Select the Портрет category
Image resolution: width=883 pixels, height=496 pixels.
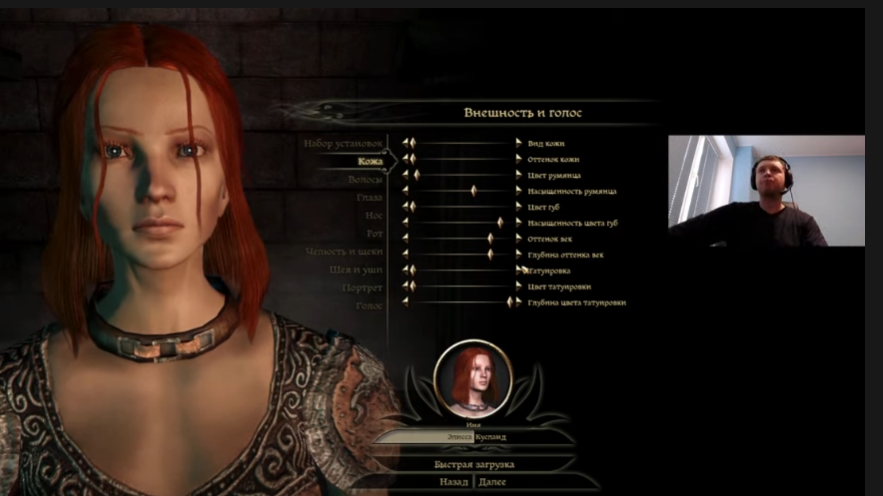pos(364,287)
